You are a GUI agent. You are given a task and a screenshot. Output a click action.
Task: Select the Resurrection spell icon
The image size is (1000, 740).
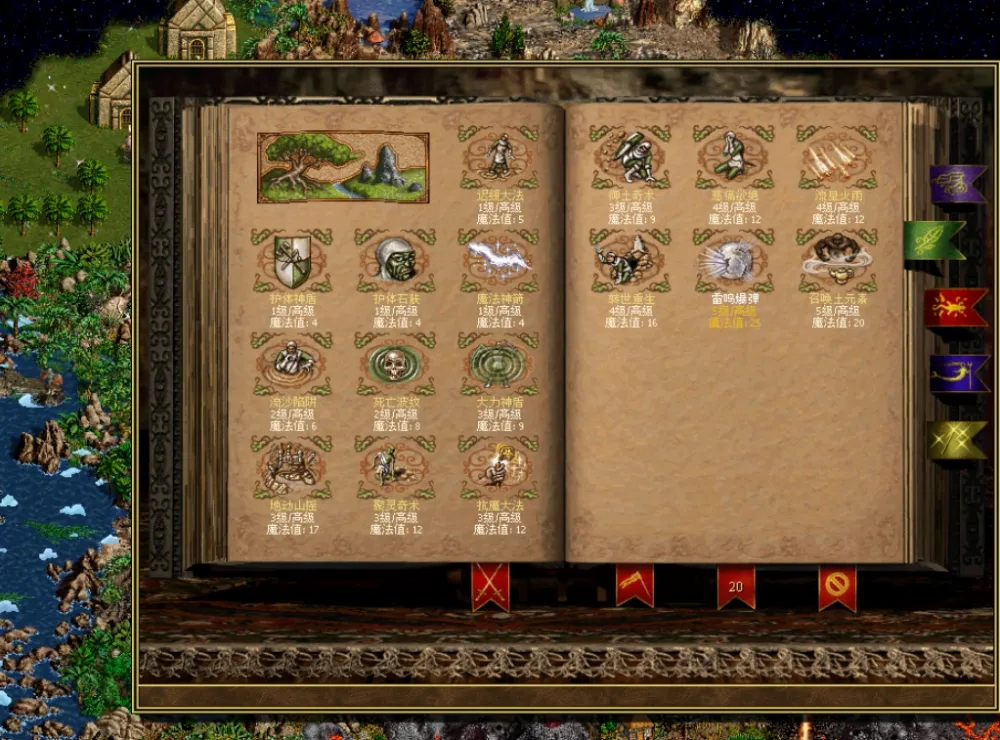[630, 263]
